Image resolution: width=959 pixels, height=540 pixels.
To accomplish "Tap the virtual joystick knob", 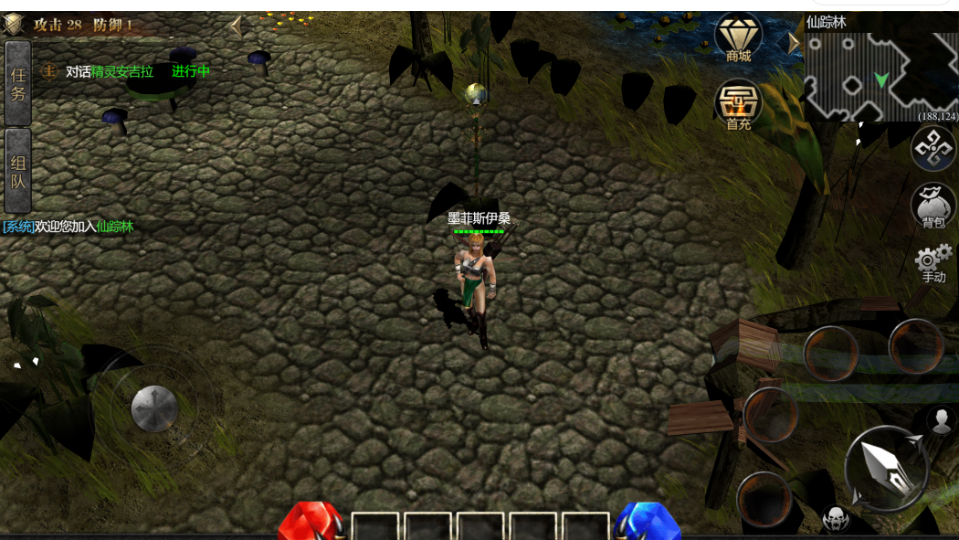I will [155, 408].
